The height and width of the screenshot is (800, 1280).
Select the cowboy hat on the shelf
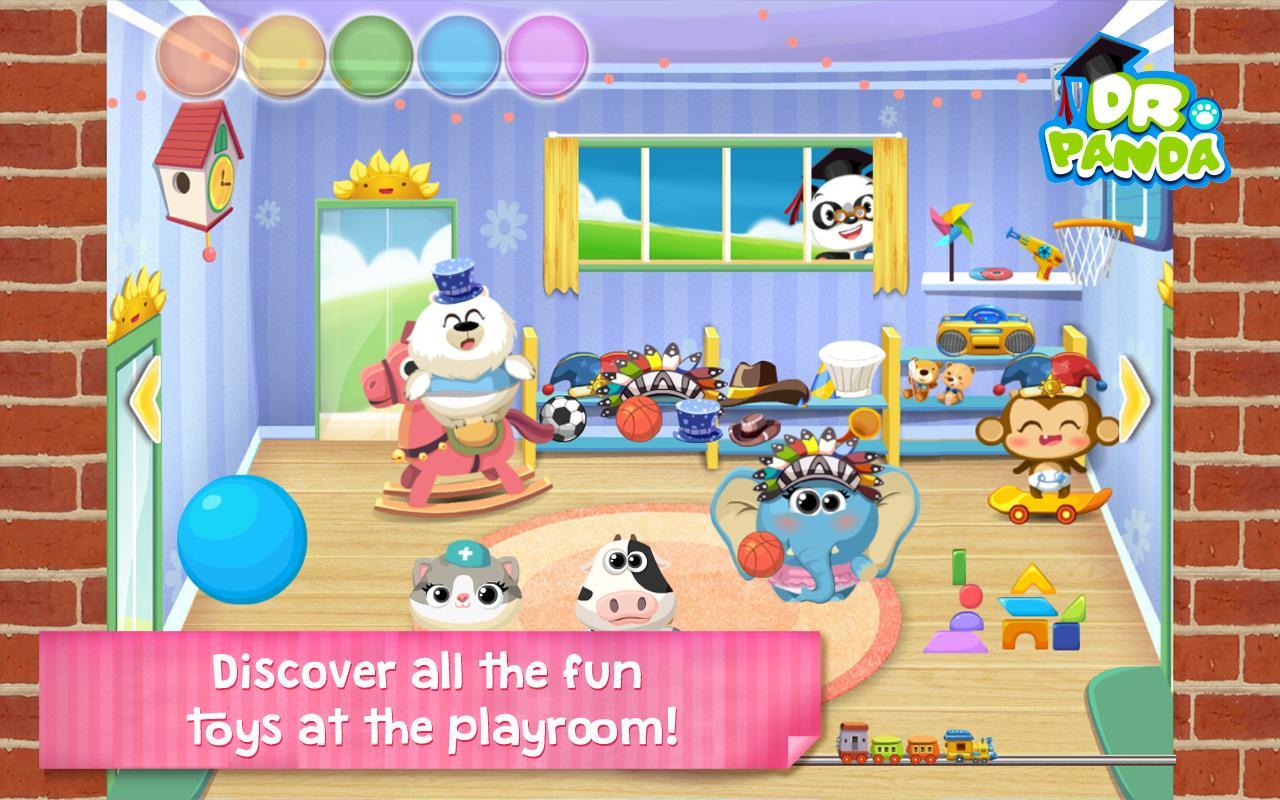[x=756, y=383]
